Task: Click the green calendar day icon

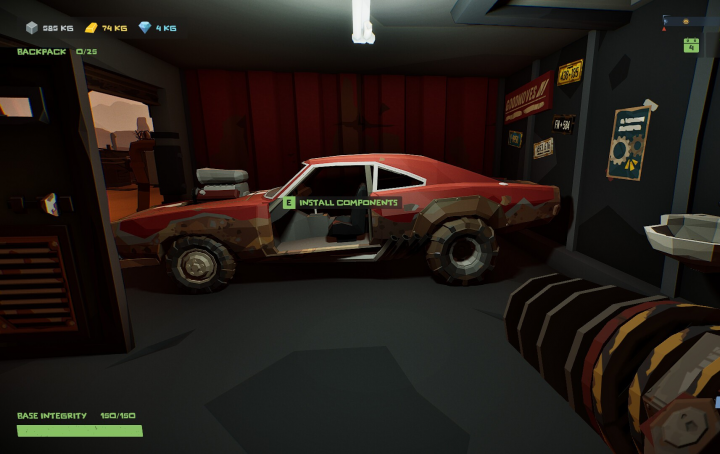Action: (690, 44)
